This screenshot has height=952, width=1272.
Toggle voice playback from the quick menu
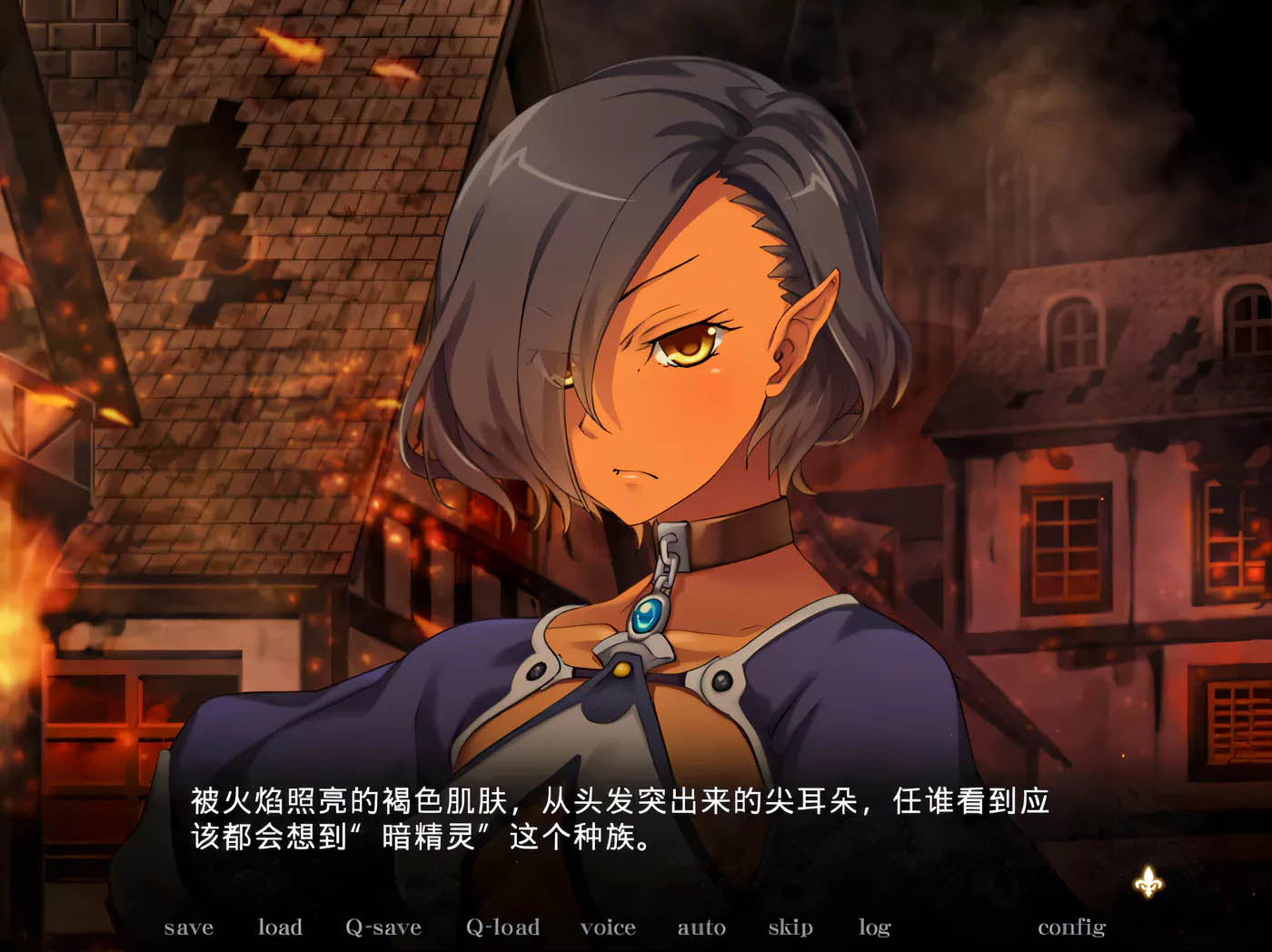[x=607, y=927]
